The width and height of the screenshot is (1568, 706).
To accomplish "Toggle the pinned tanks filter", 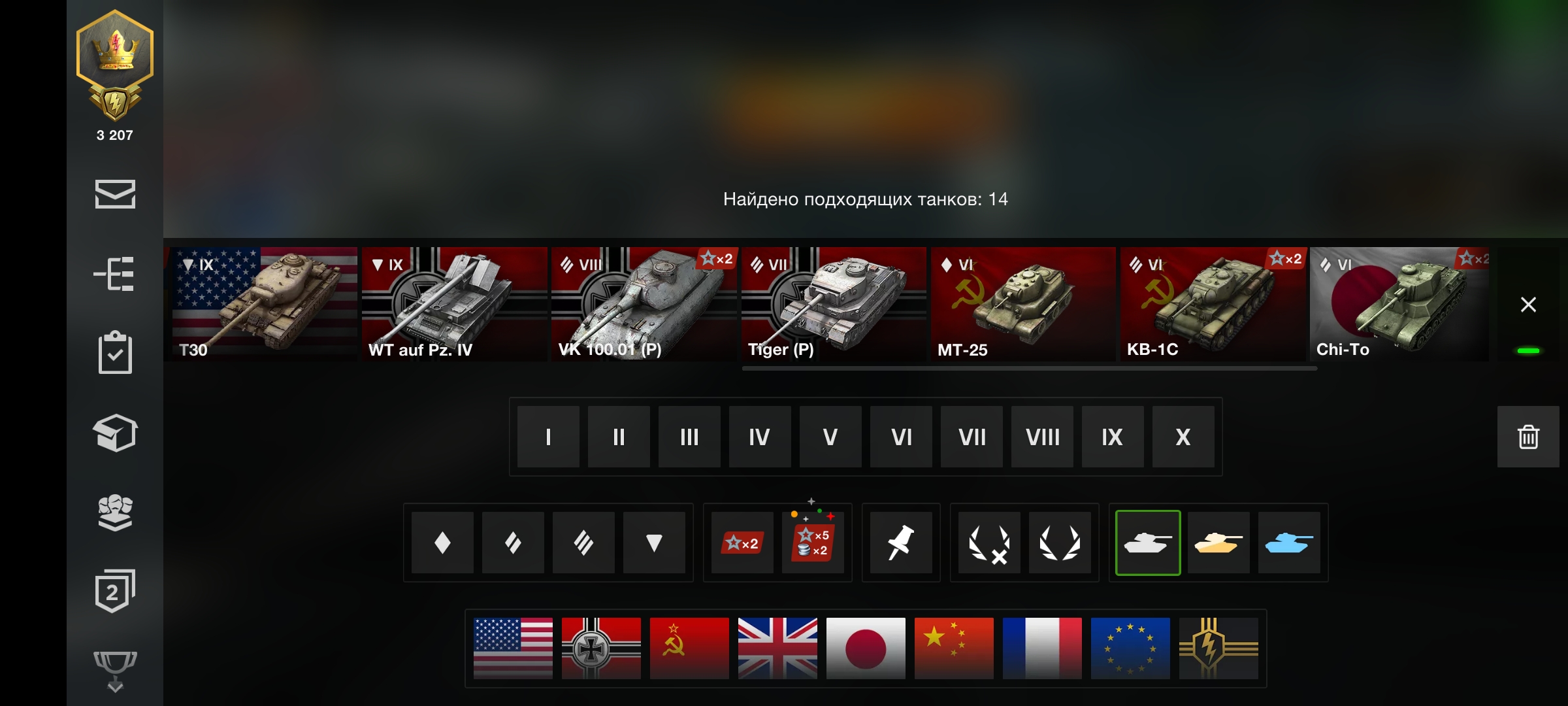I will click(x=901, y=543).
